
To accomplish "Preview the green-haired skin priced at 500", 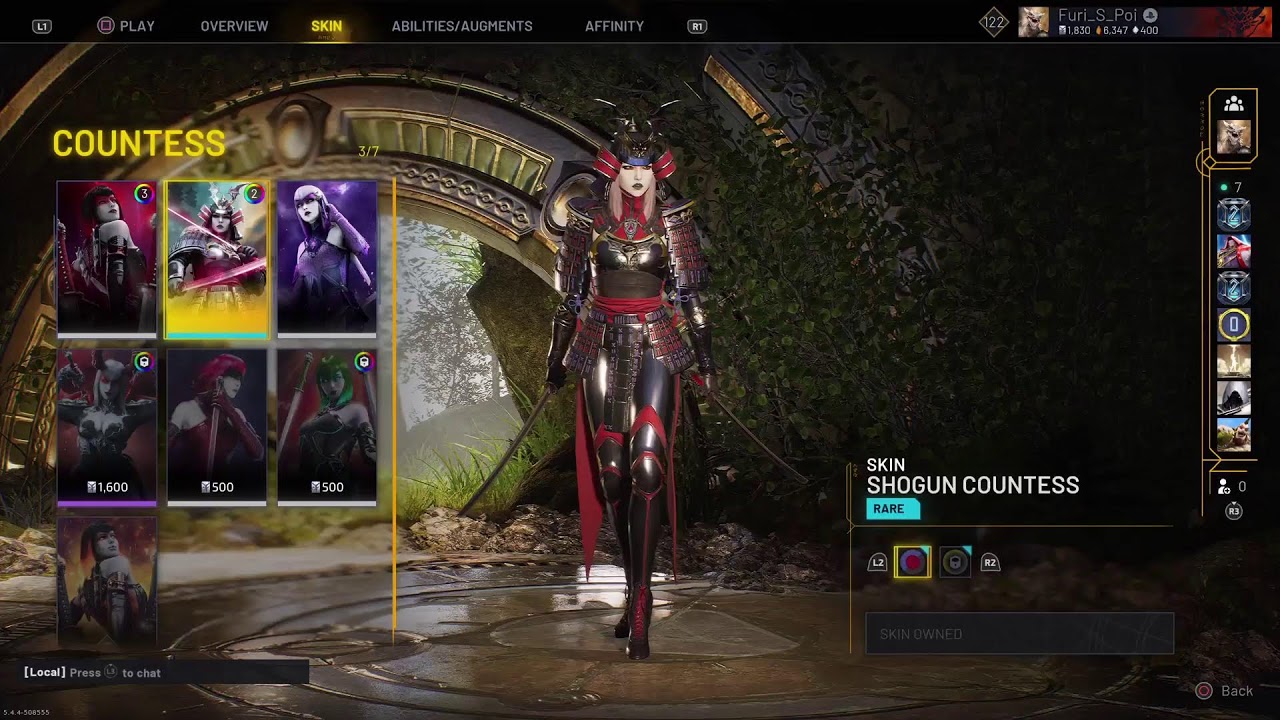I will (327, 425).
